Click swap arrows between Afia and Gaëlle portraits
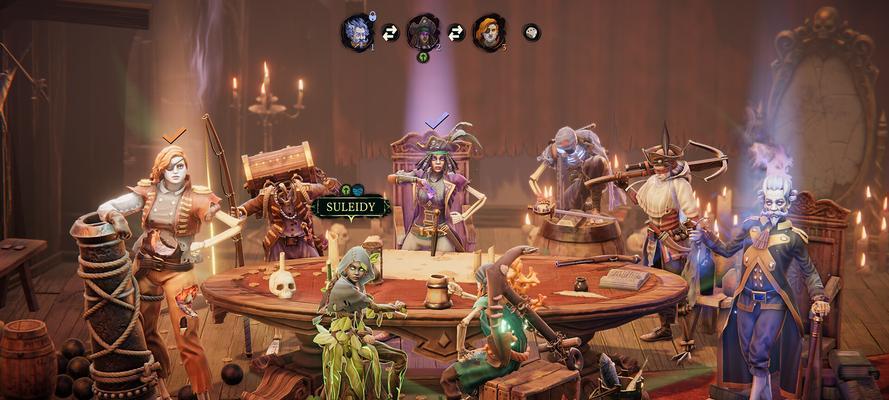Viewport: 889px width, 400px height. [x=456, y=33]
